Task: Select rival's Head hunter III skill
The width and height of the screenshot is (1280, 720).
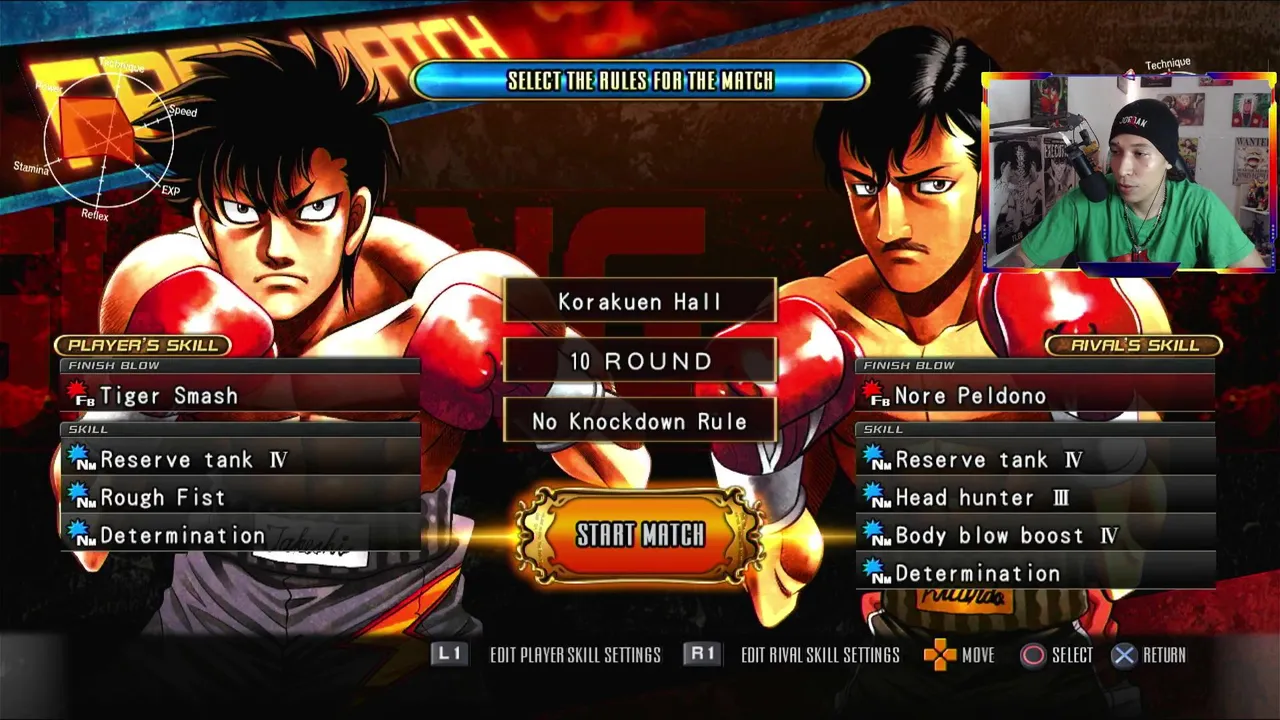Action: click(1035, 498)
